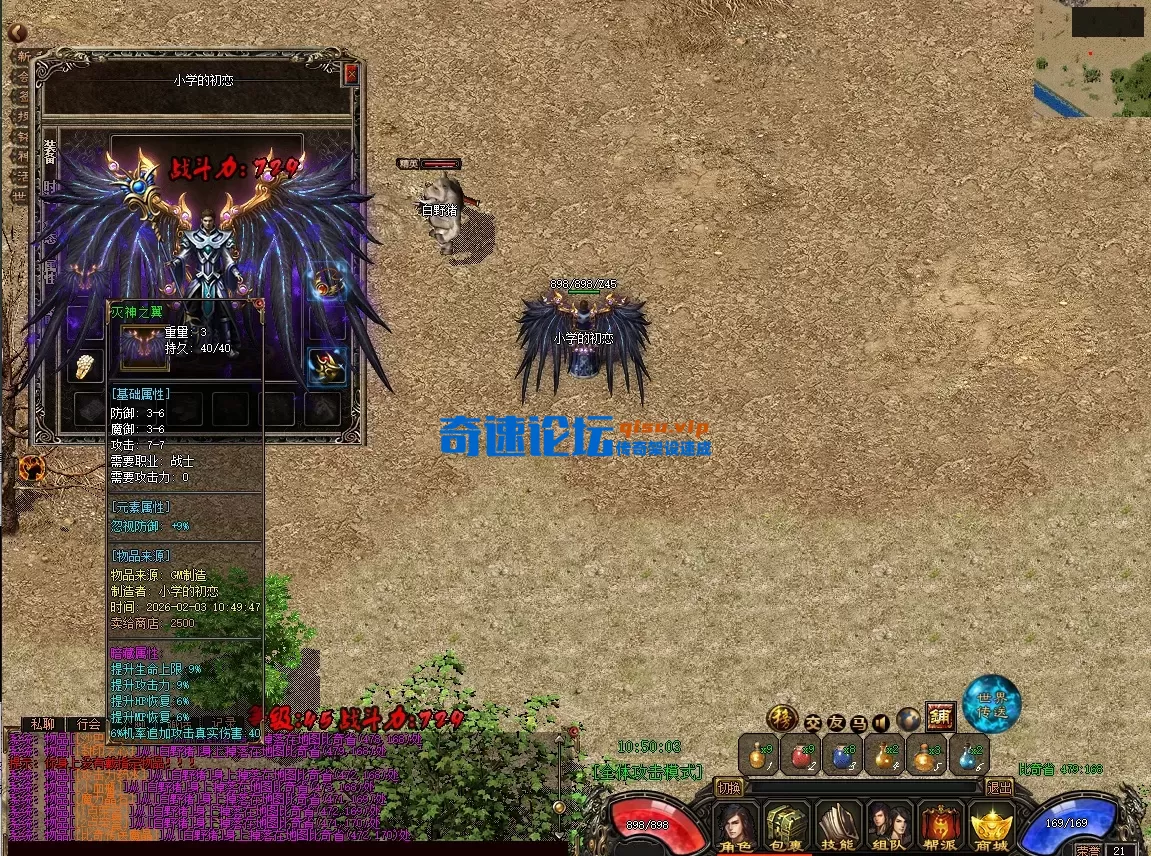1151x856 pixels.
Task: Open the 组队 party menu
Action: coord(889,827)
